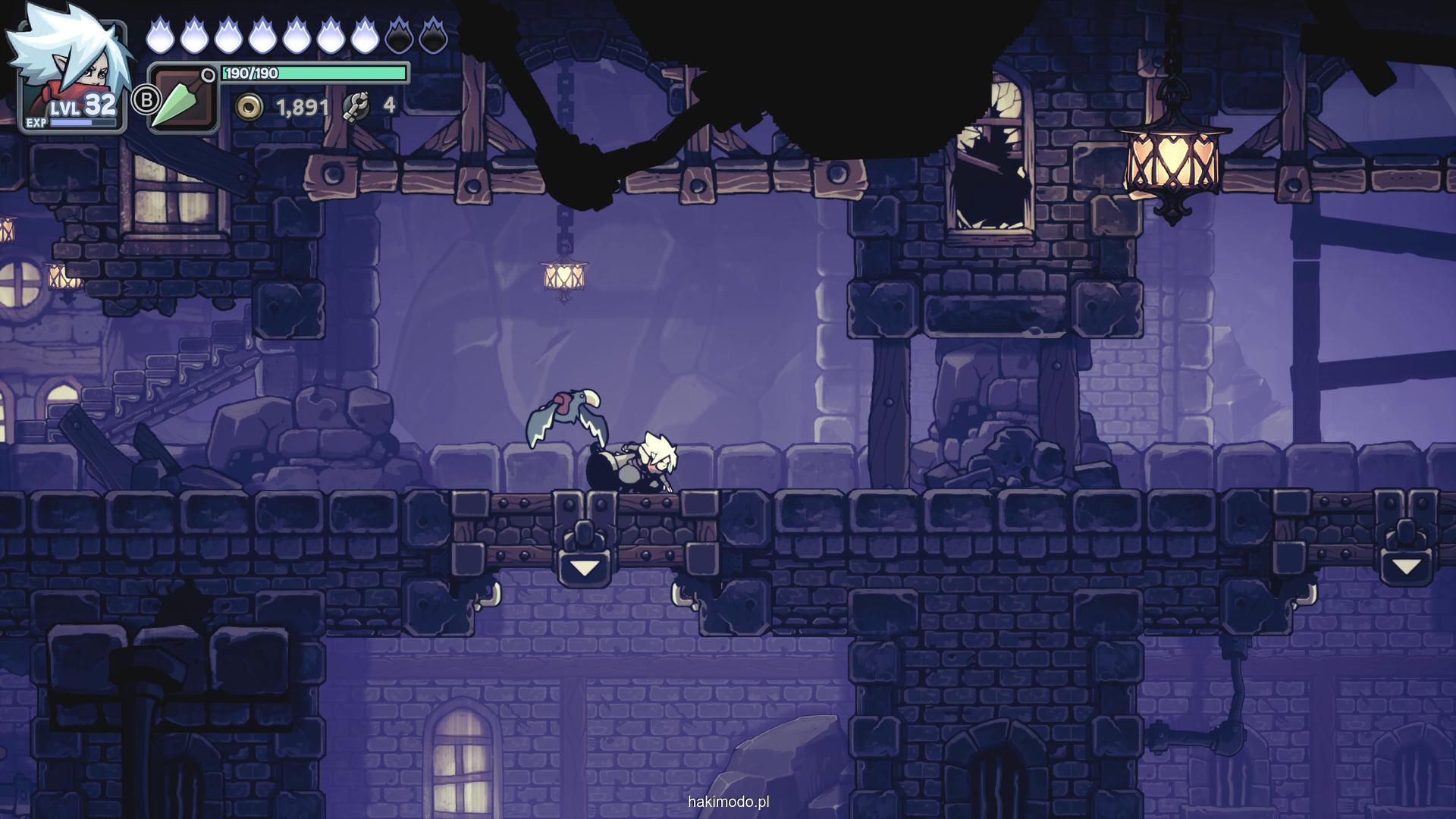This screenshot has height=819, width=1456.
Task: Click the silver chain link icon
Action: [356, 107]
